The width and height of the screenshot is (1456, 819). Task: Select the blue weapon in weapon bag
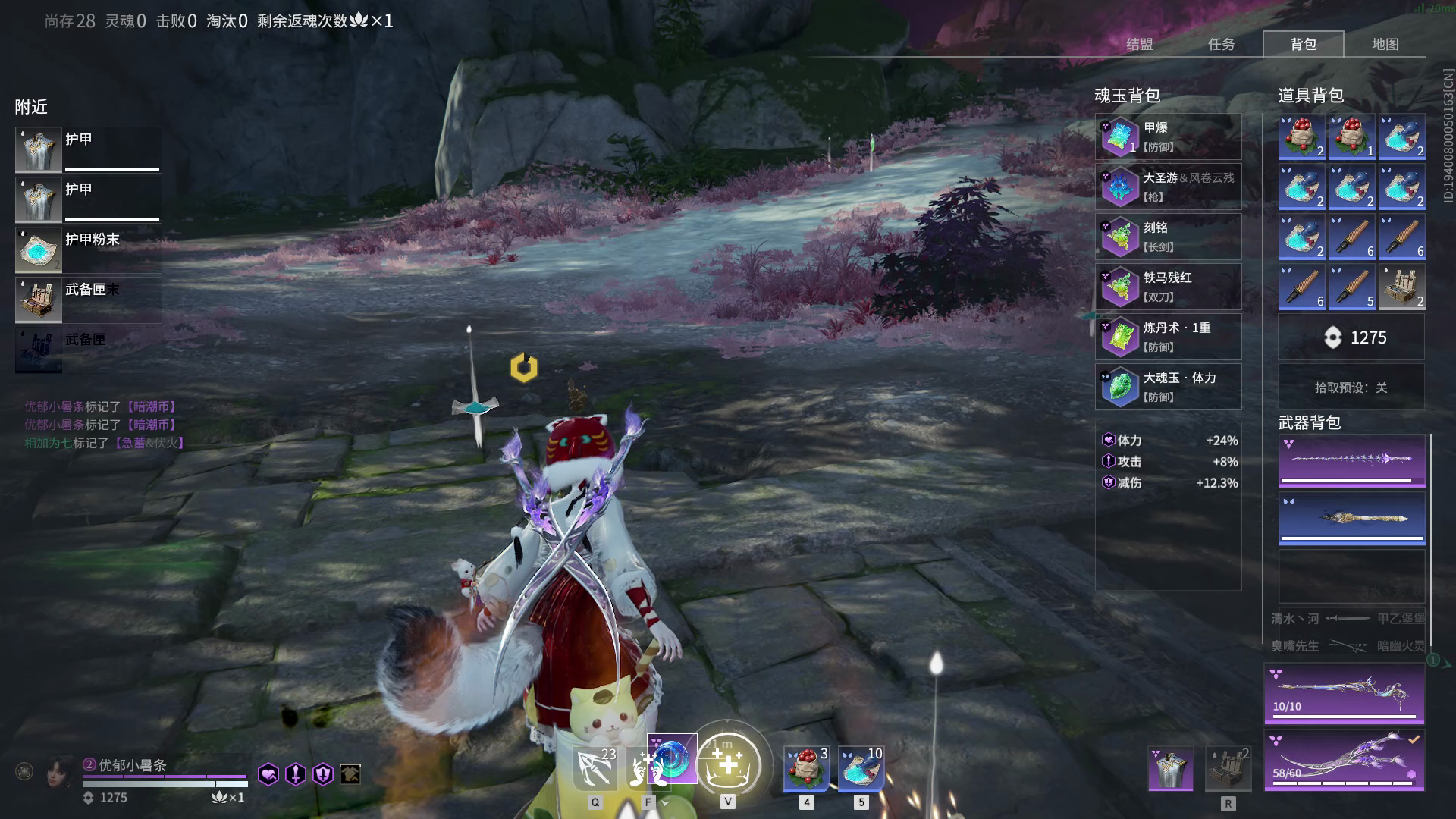[1351, 519]
